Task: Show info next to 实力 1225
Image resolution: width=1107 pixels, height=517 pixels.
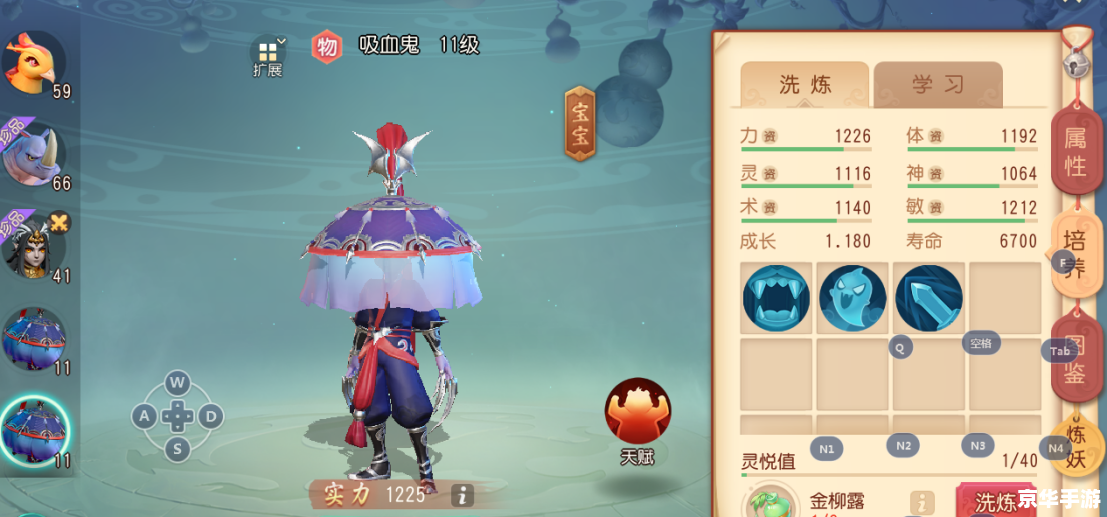Action: click(x=461, y=494)
